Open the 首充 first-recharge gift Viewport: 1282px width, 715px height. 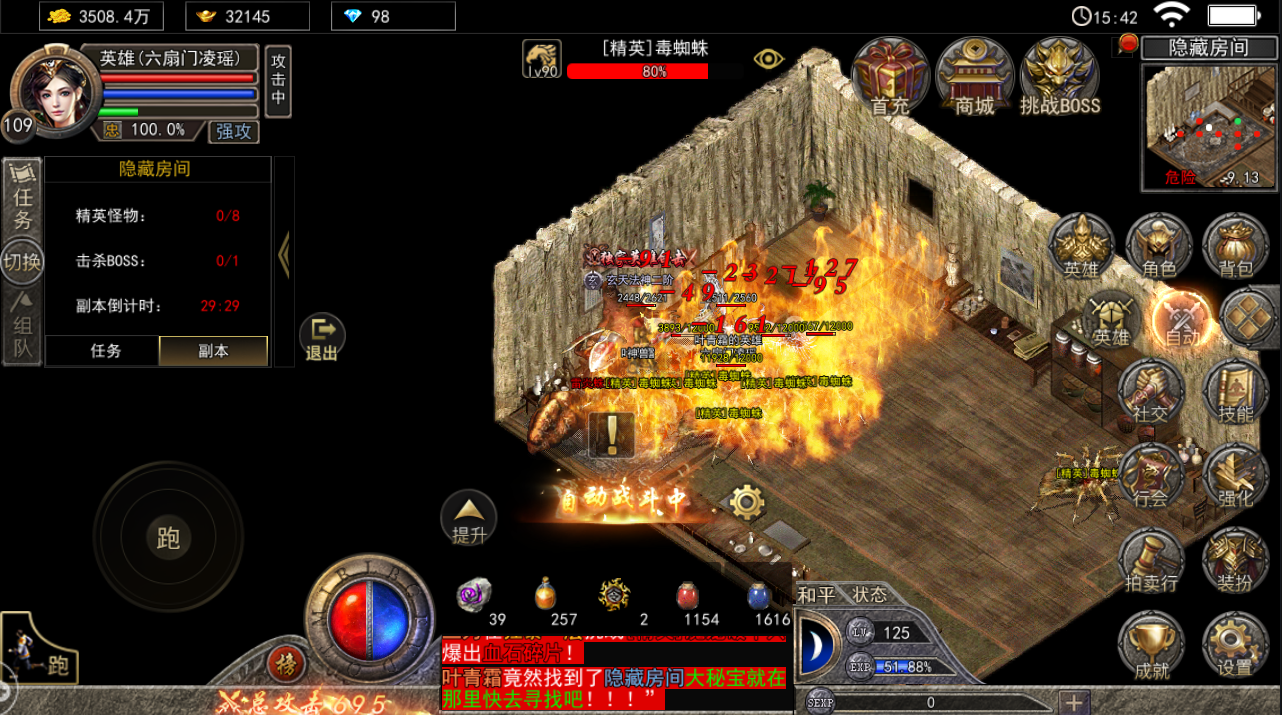click(x=889, y=77)
